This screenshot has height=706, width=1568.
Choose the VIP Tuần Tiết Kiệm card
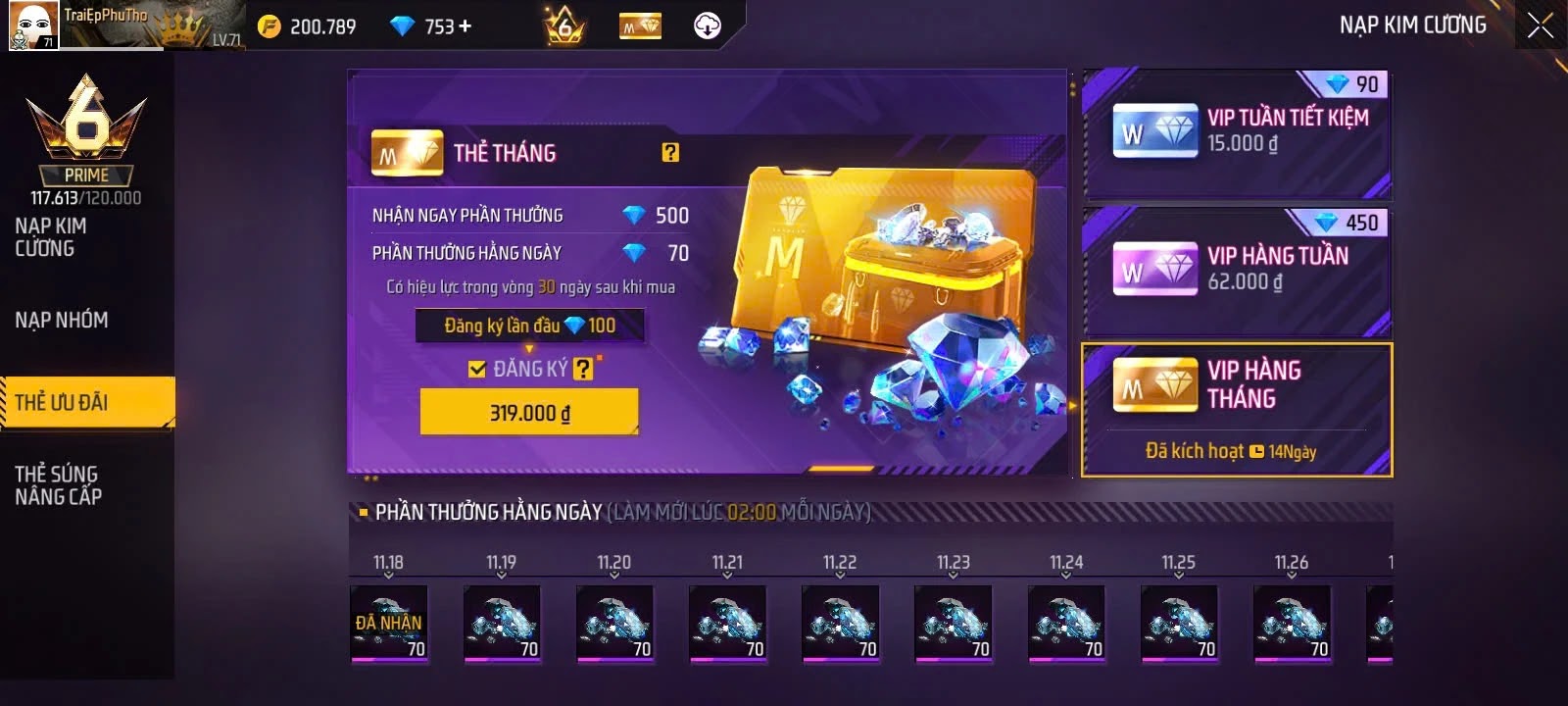pyautogui.click(x=1237, y=132)
